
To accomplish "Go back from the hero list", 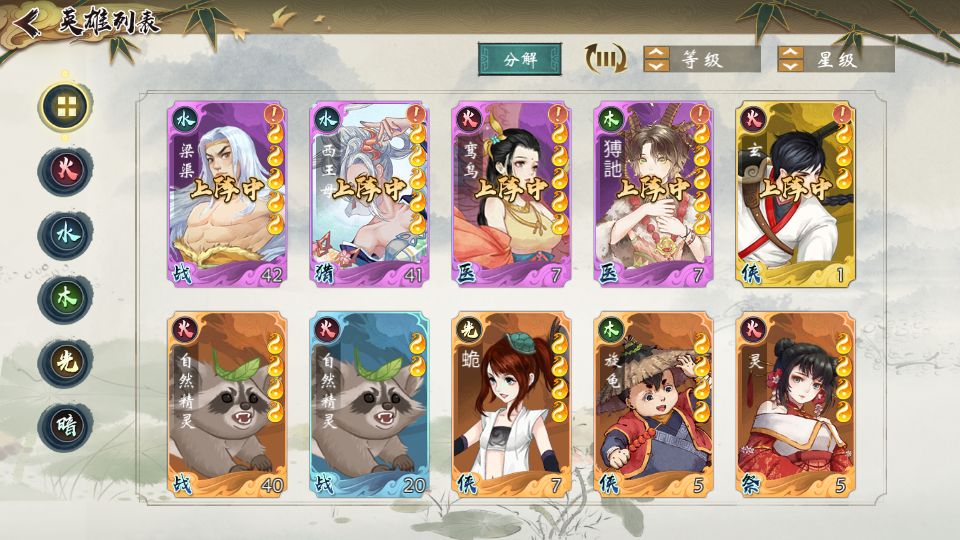I will click(29, 22).
